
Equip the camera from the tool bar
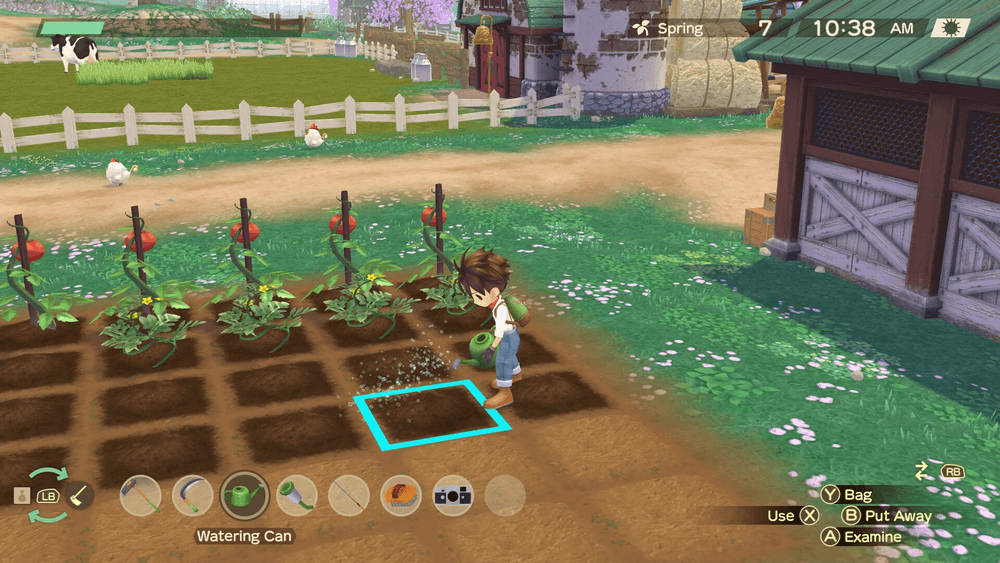[x=453, y=495]
